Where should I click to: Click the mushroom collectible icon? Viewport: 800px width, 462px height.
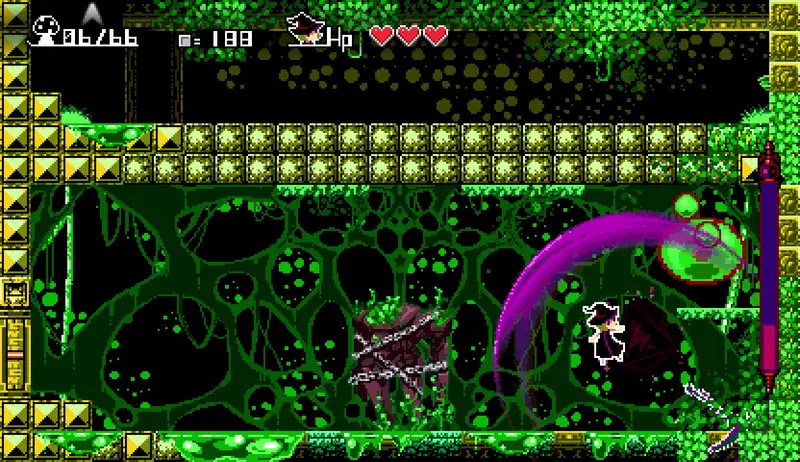pyautogui.click(x=45, y=34)
